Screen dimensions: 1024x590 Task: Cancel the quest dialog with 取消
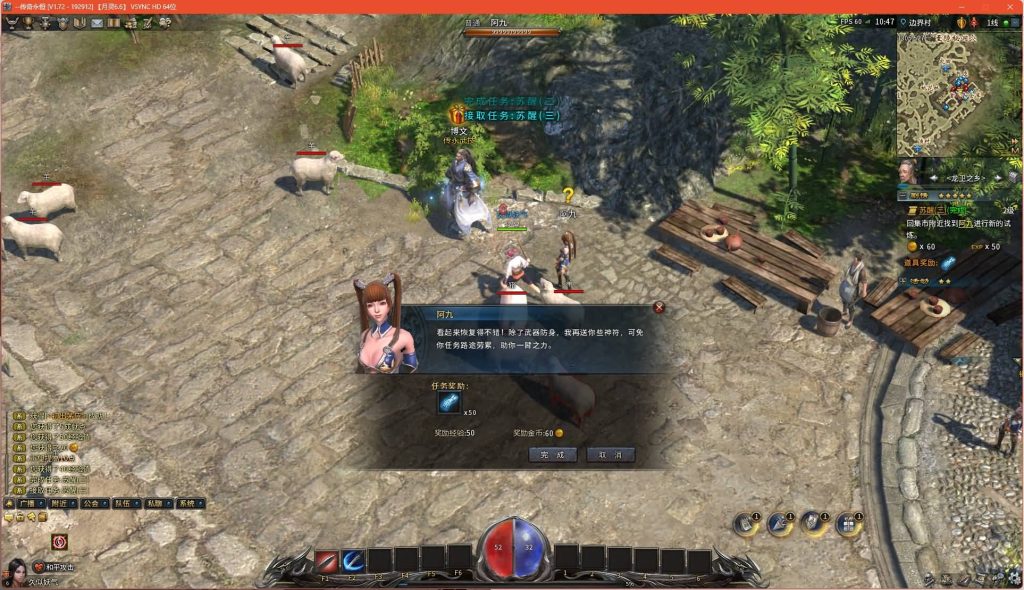click(610, 454)
